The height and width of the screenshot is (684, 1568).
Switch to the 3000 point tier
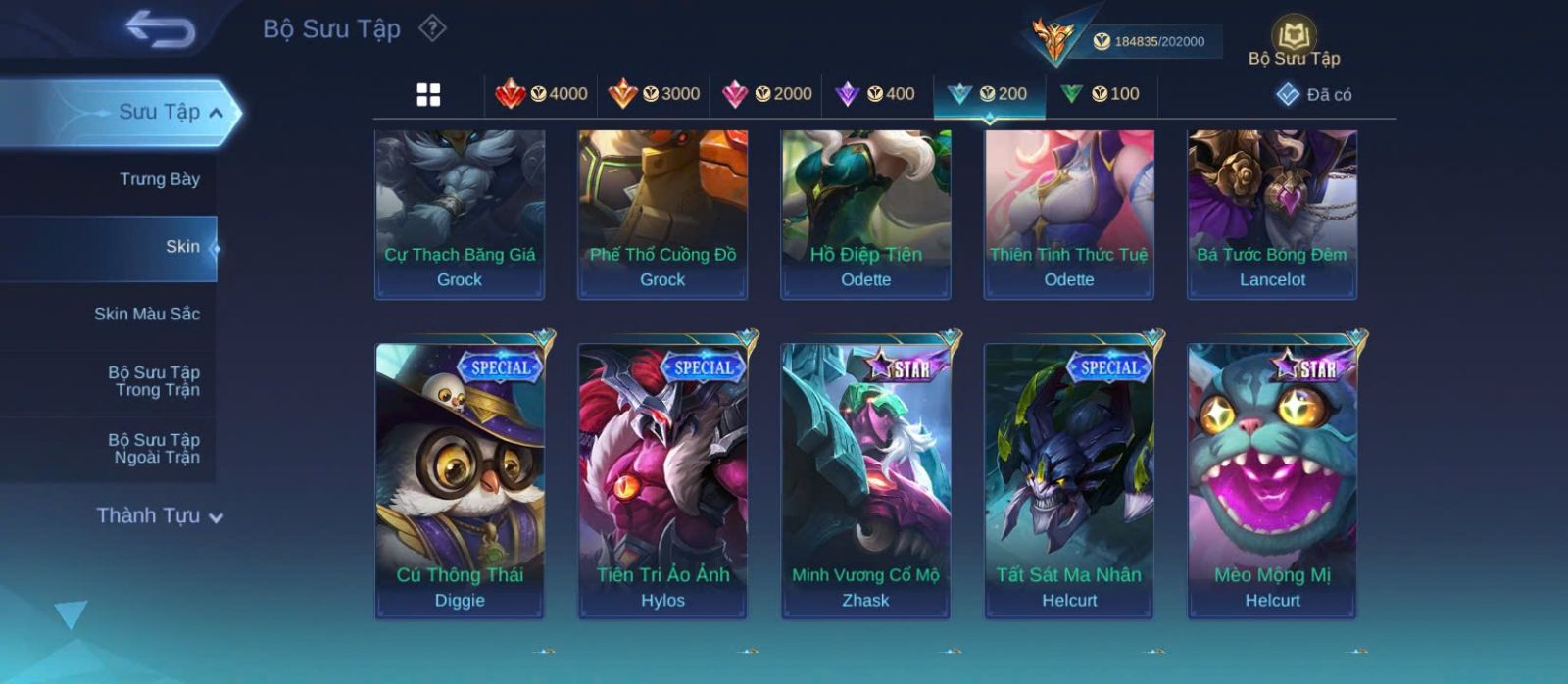(654, 94)
